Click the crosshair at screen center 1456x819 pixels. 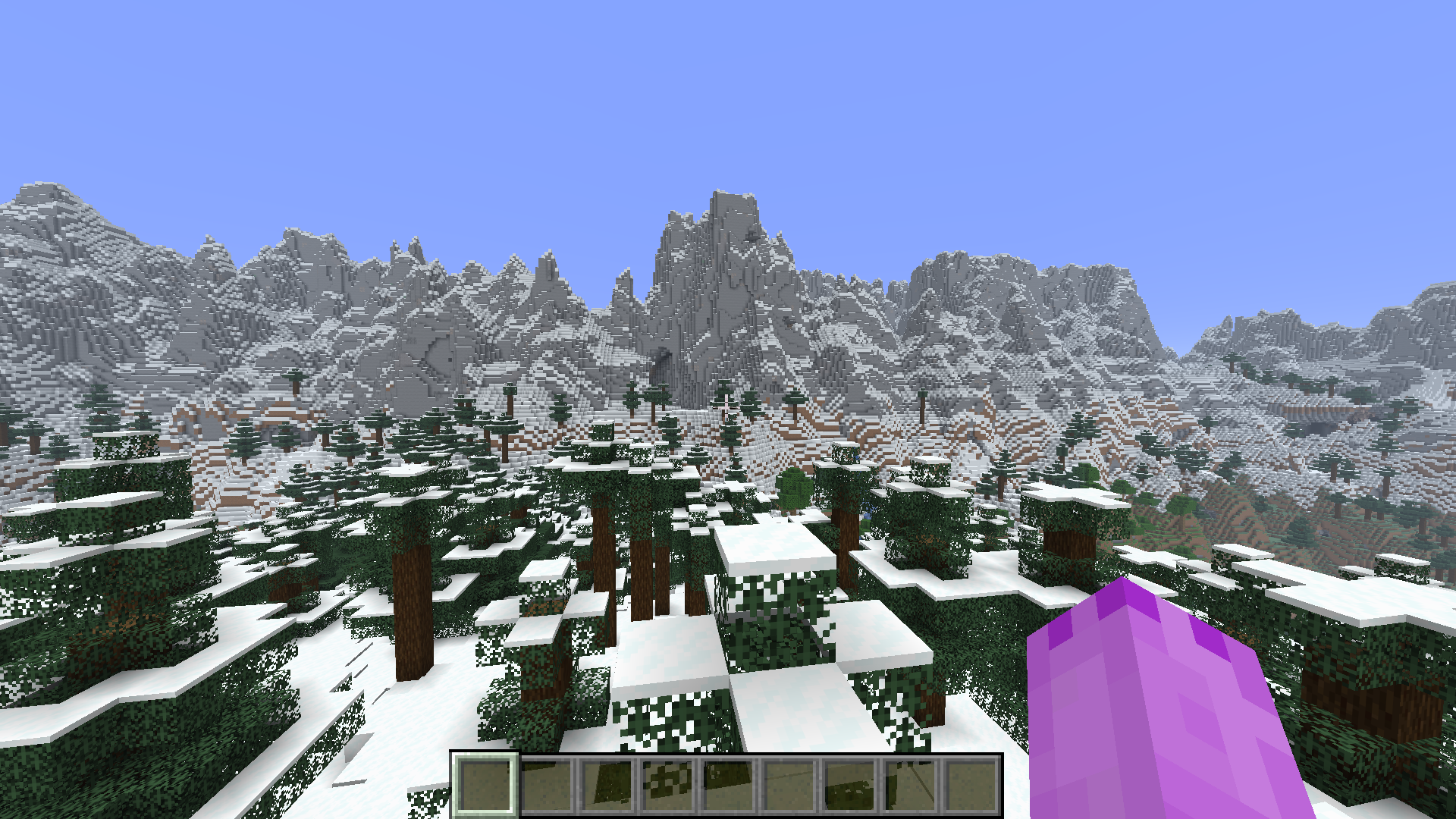pos(728,409)
